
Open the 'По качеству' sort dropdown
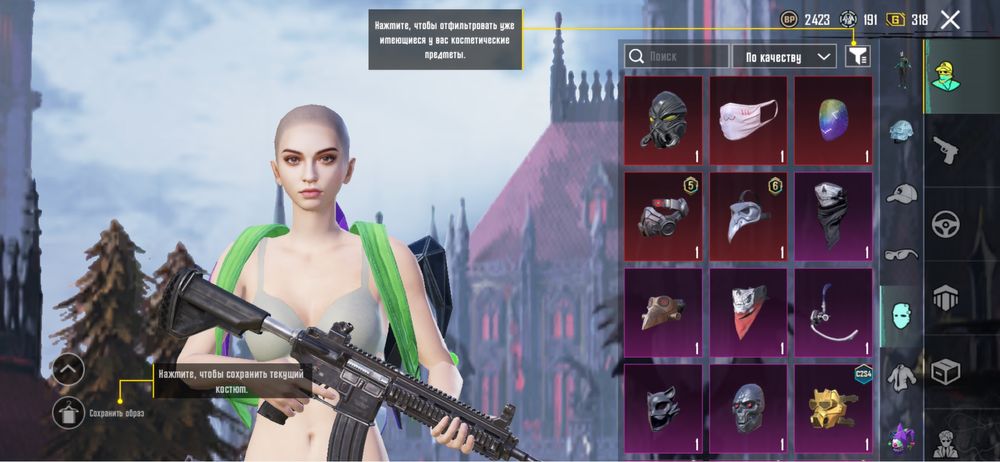(784, 57)
